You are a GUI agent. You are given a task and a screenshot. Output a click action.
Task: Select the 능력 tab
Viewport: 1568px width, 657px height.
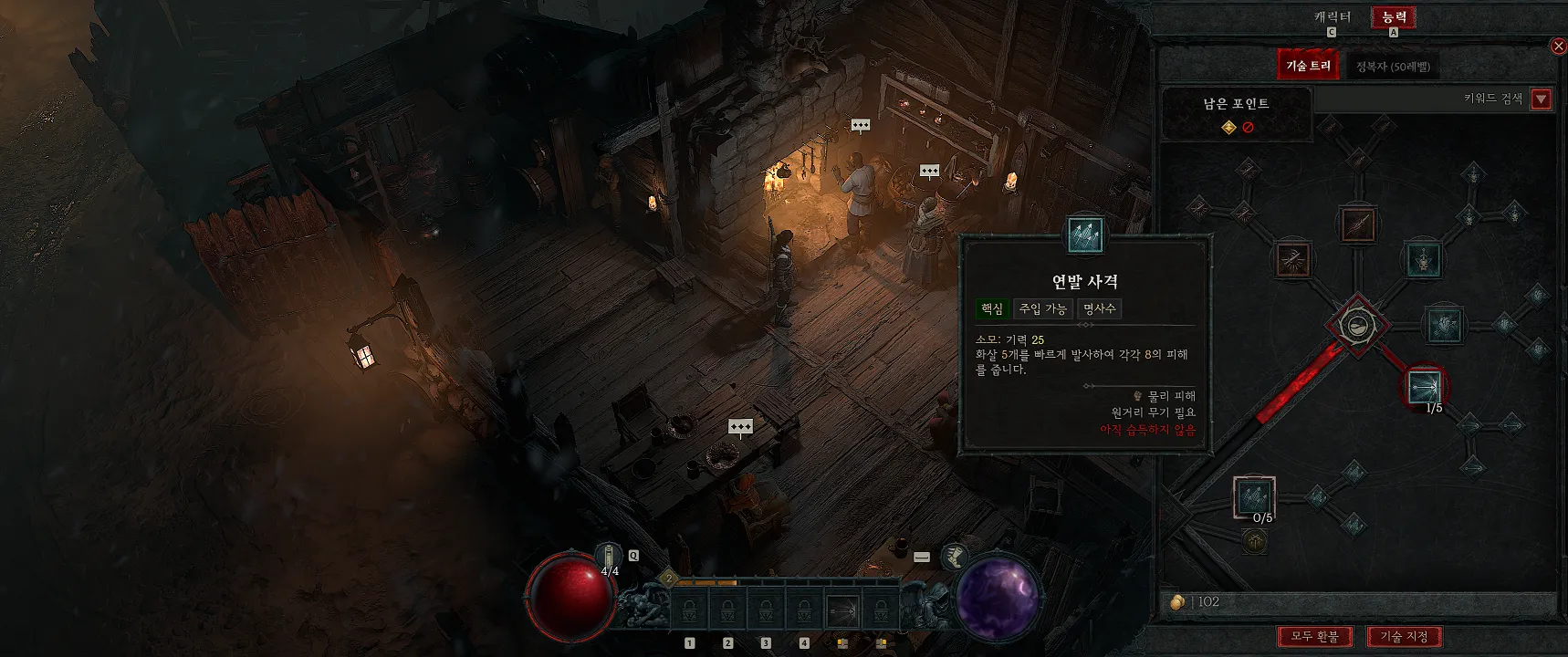(x=1393, y=17)
